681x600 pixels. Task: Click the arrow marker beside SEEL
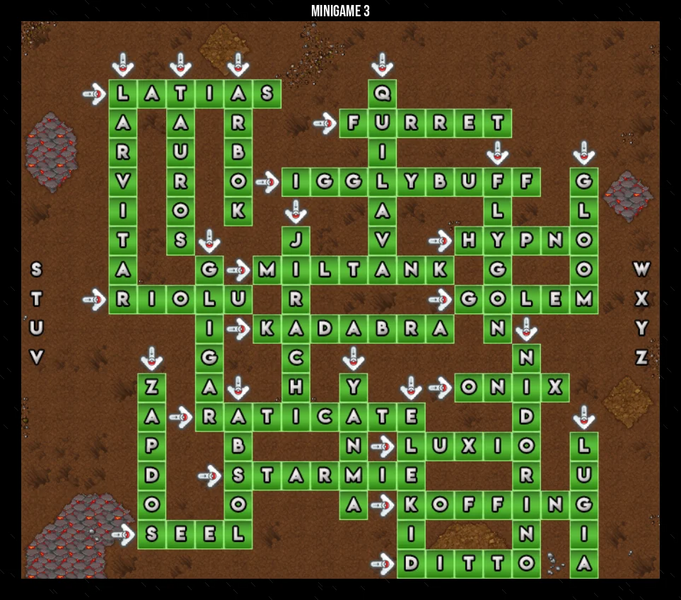[x=122, y=533]
